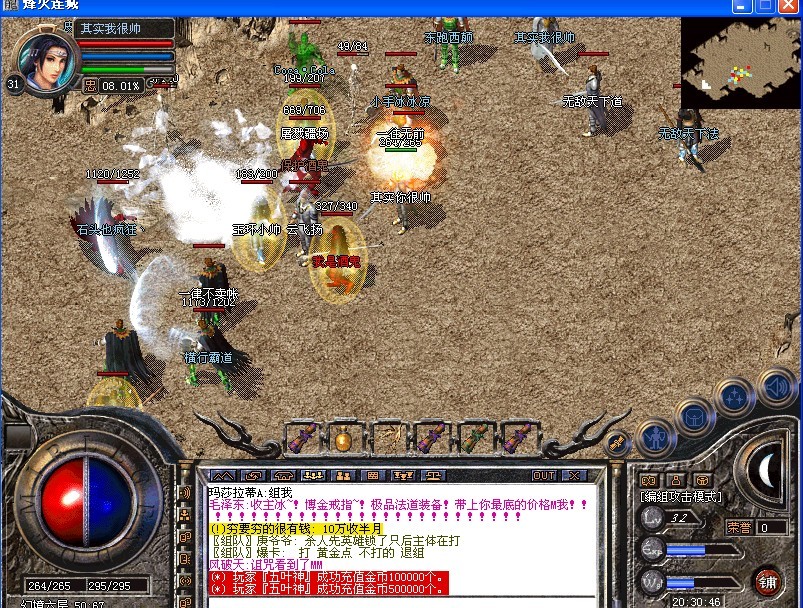
Task: Click the minimap in the corner
Action: tap(741, 62)
